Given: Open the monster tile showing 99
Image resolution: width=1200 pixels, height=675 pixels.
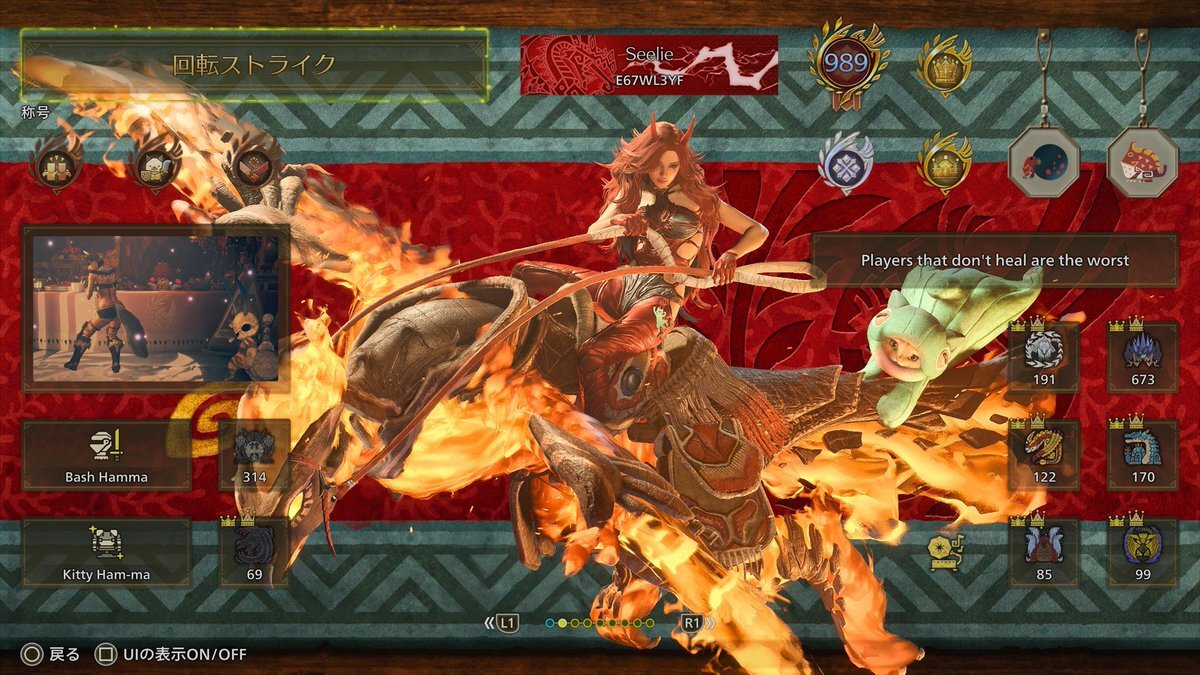Looking at the screenshot, I should [x=1142, y=553].
